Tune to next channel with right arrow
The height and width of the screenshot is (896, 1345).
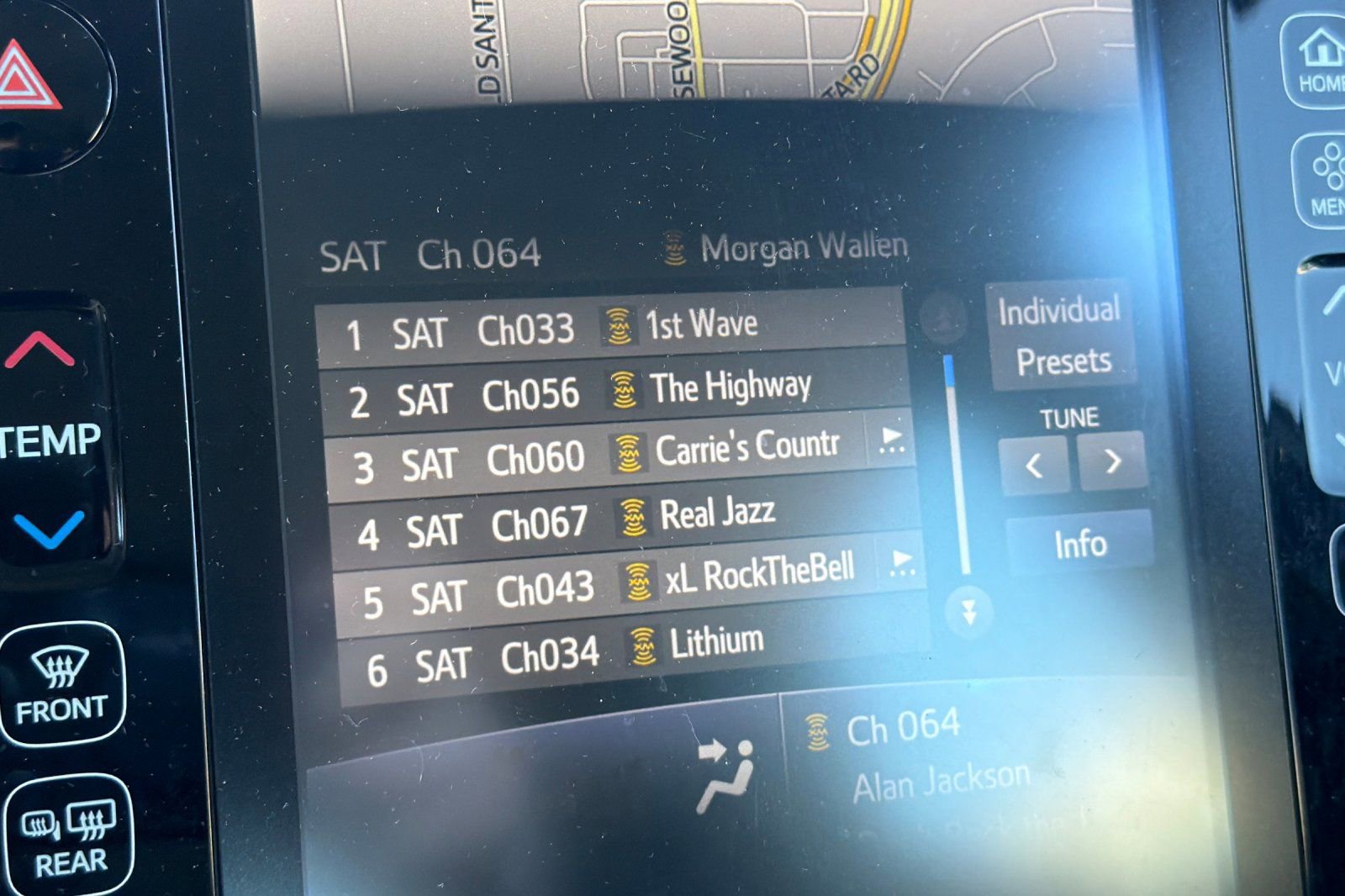(x=1112, y=461)
